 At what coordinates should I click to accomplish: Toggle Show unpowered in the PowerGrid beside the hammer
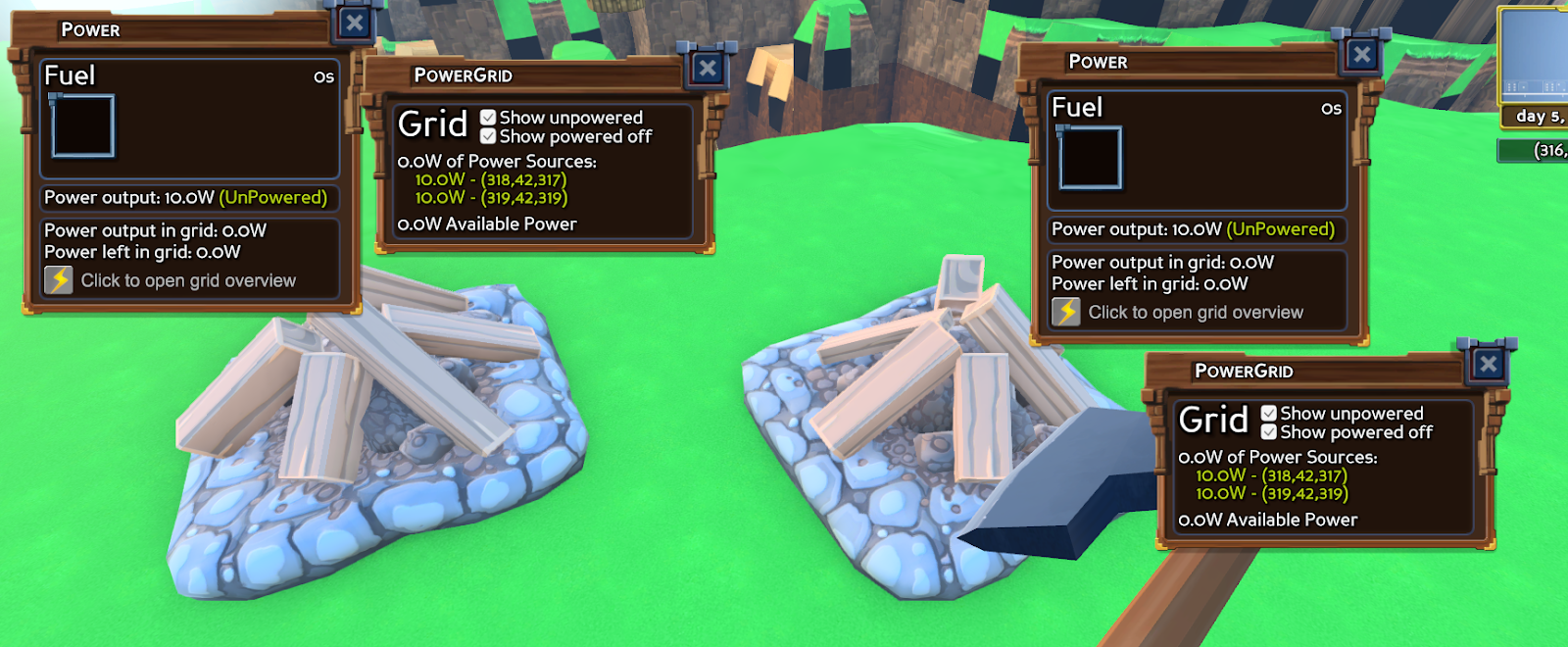(1269, 414)
